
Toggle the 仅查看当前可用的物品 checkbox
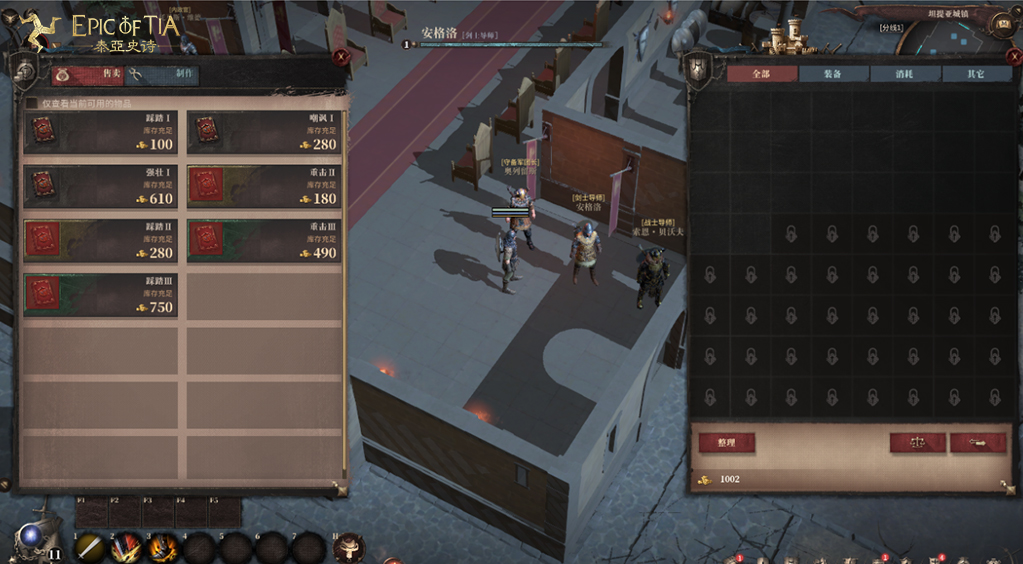tap(31, 103)
